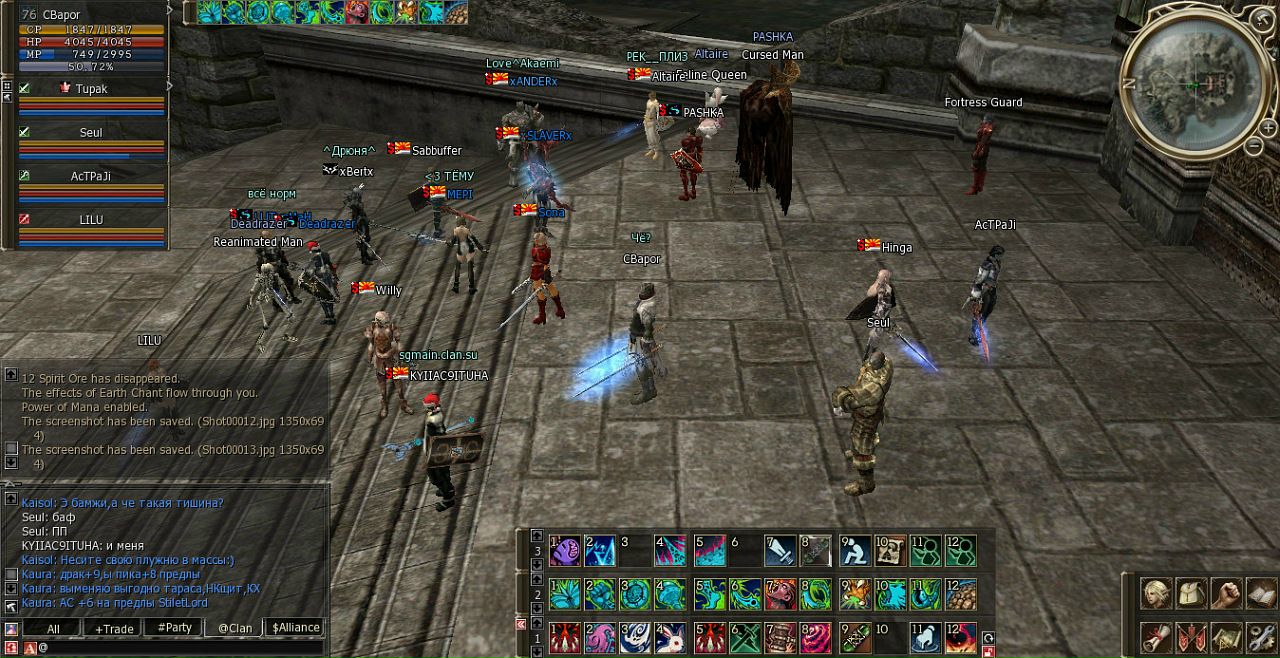This screenshot has width=1280, height=658.
Task: Activate the sit-down action in hotbar slot 9
Action: click(854, 551)
